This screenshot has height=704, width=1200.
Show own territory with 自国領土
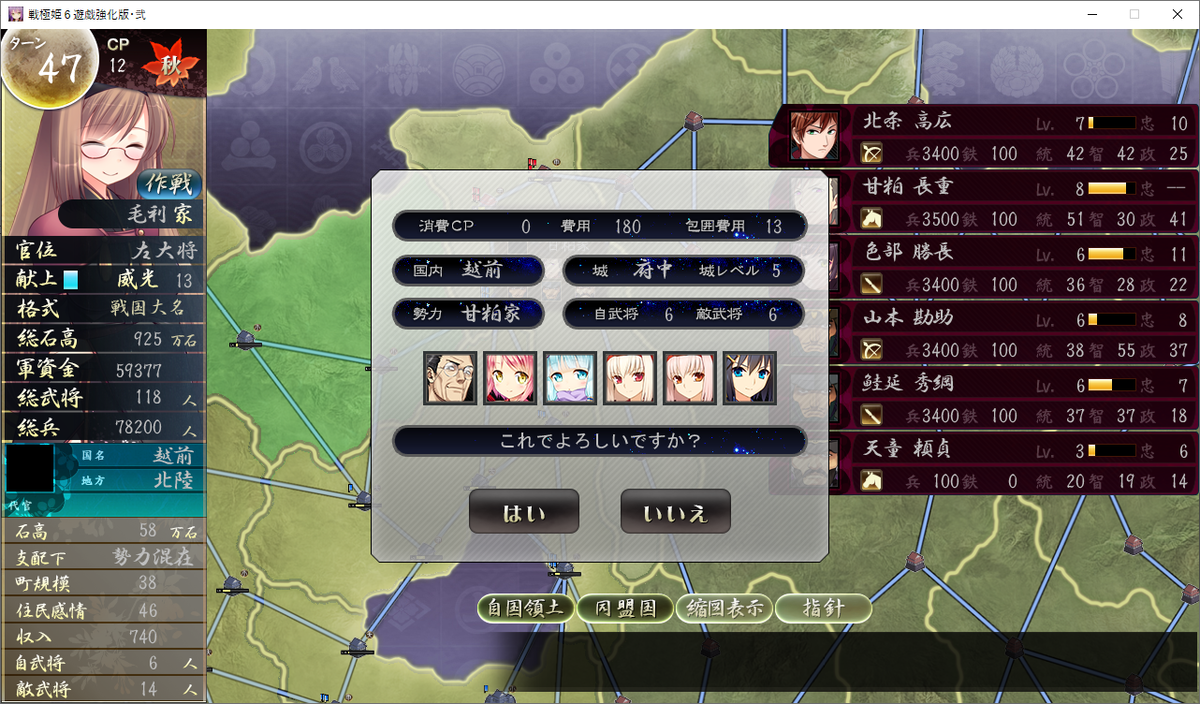click(525, 608)
